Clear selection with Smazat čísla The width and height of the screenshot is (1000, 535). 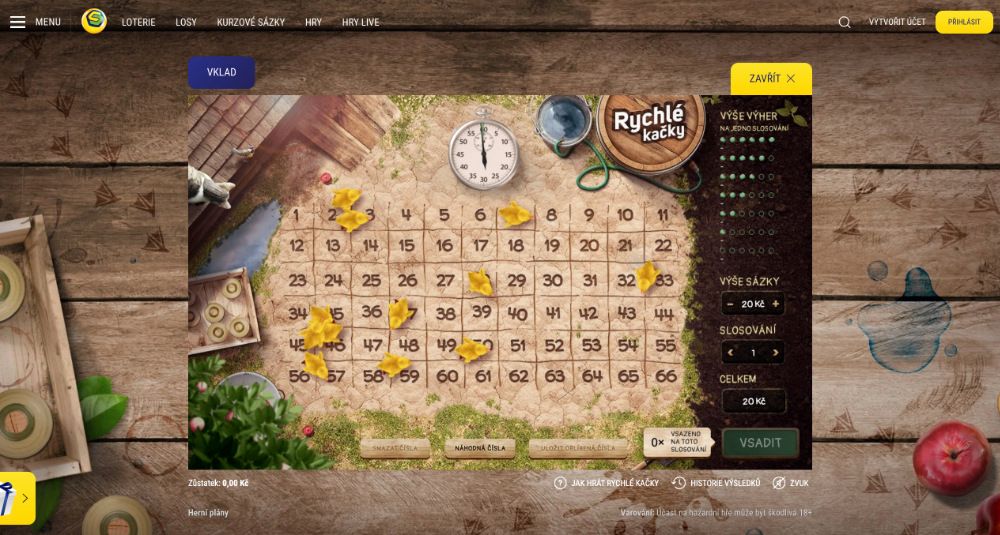(395, 448)
